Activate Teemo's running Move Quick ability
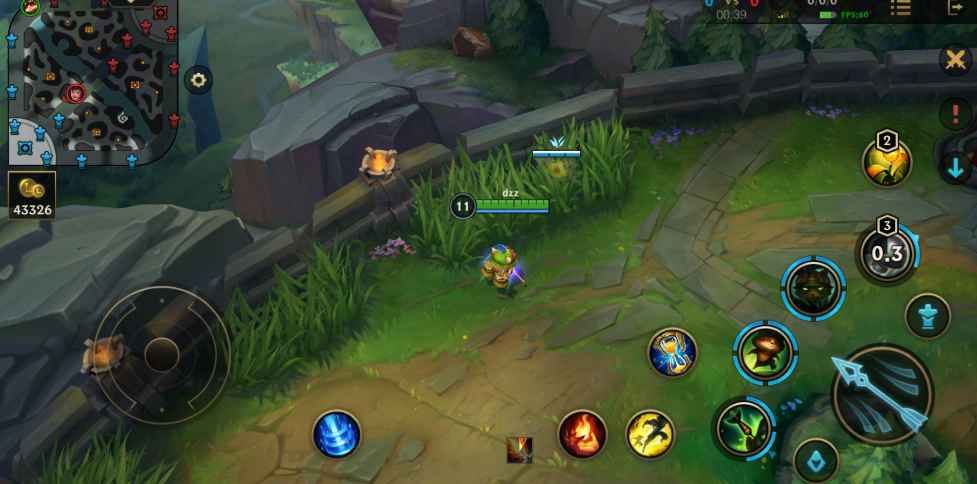Viewport: 977px width, 484px height. point(766,352)
